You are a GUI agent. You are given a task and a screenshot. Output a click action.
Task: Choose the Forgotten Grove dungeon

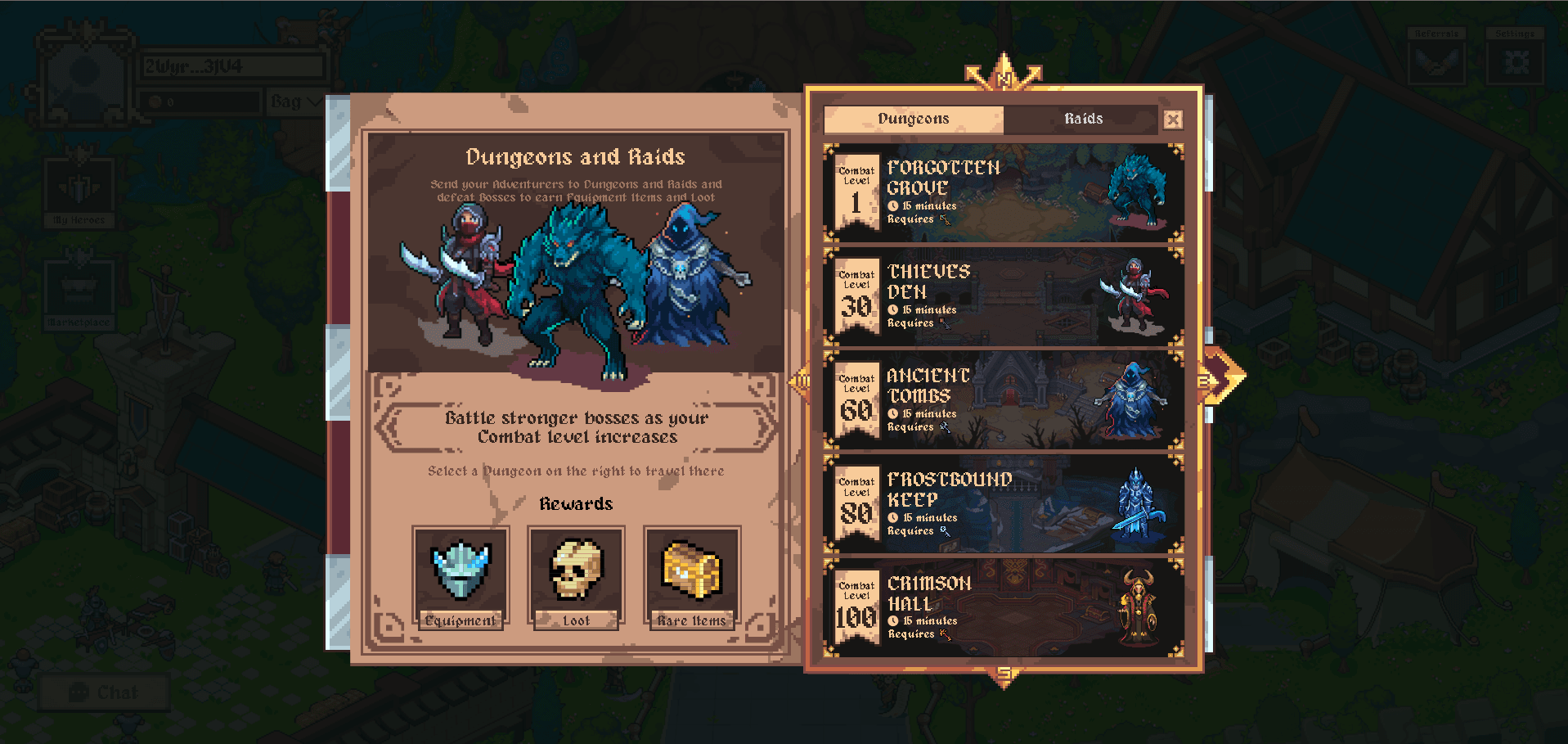[x=1004, y=193]
